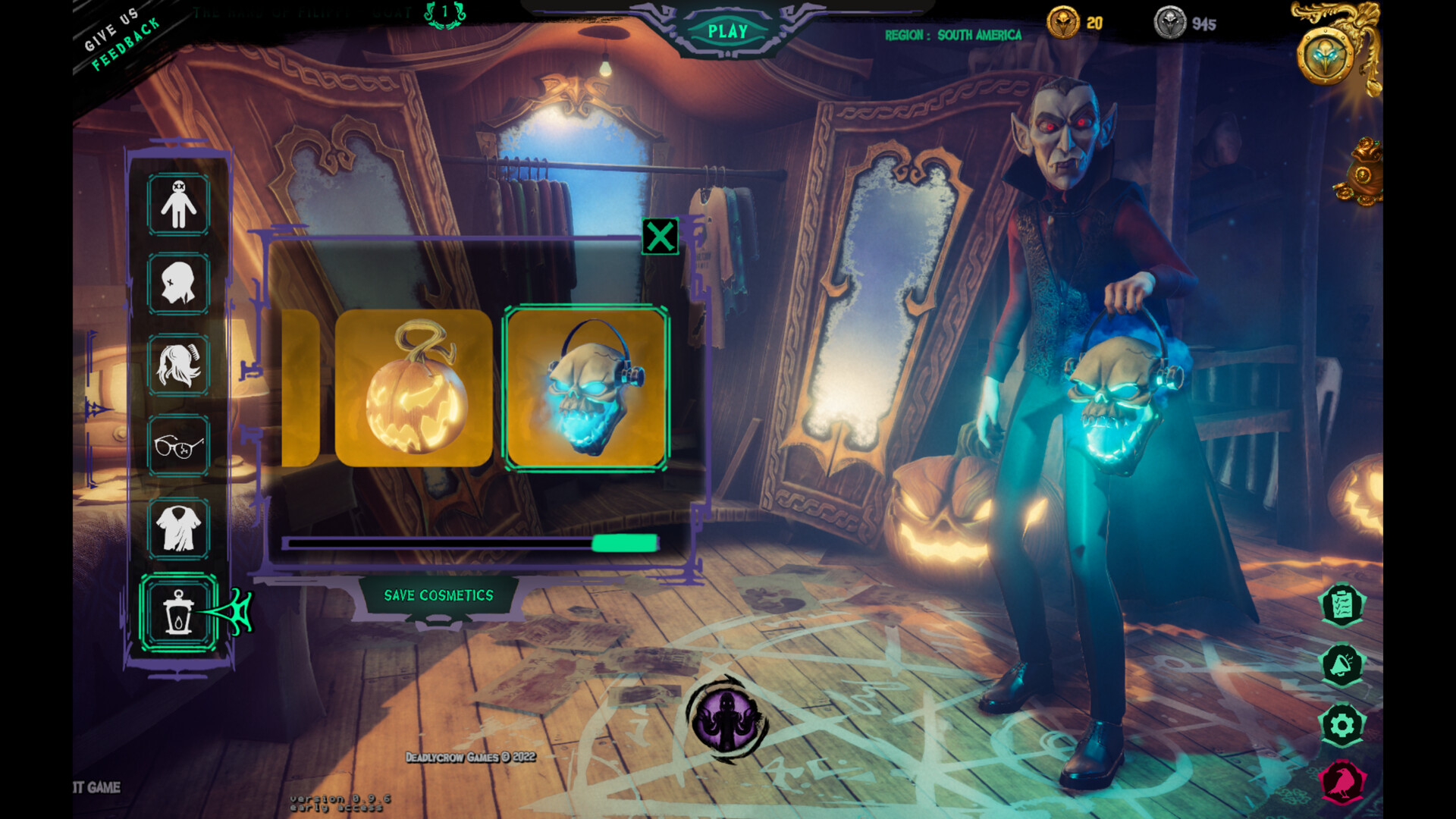The height and width of the screenshot is (819, 1456).
Task: Click SAVE COSMETICS
Action: pos(439,595)
